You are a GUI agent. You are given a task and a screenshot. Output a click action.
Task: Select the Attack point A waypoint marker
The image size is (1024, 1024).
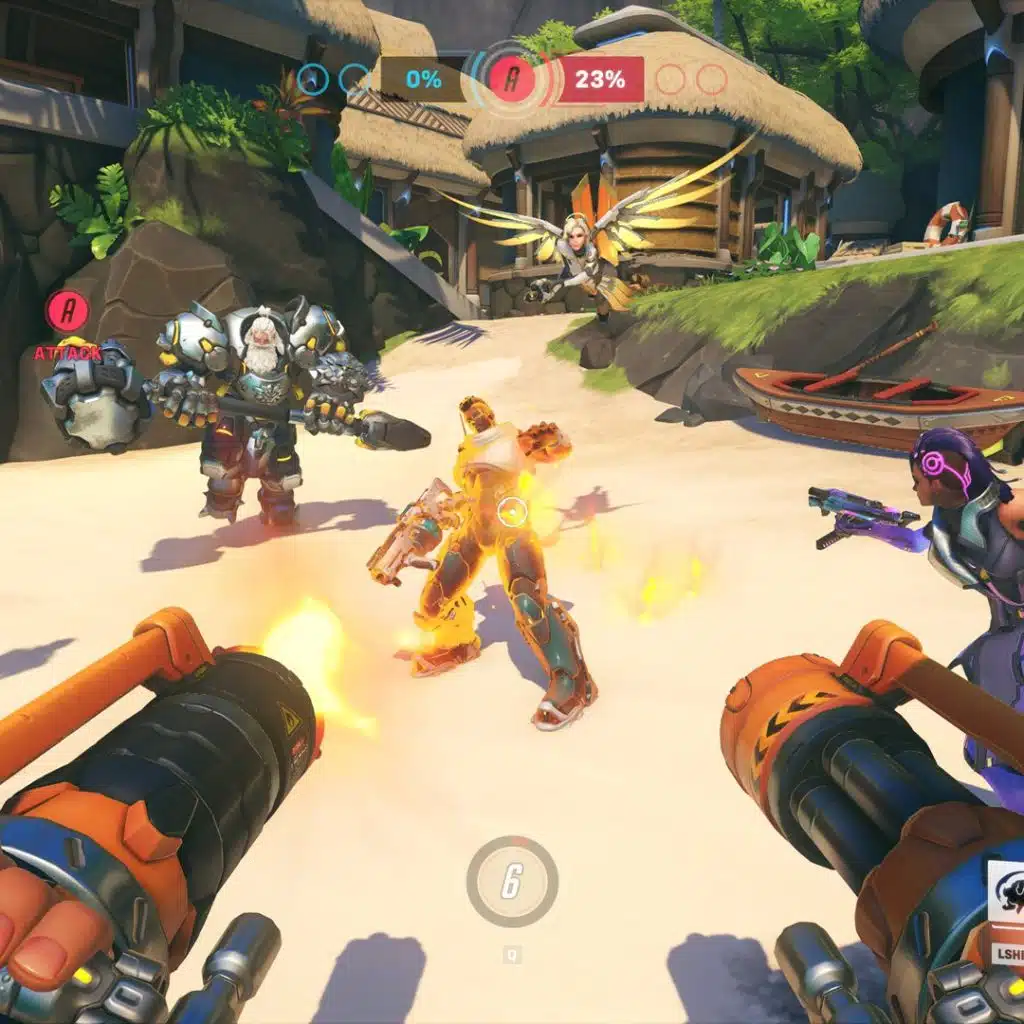click(67, 312)
